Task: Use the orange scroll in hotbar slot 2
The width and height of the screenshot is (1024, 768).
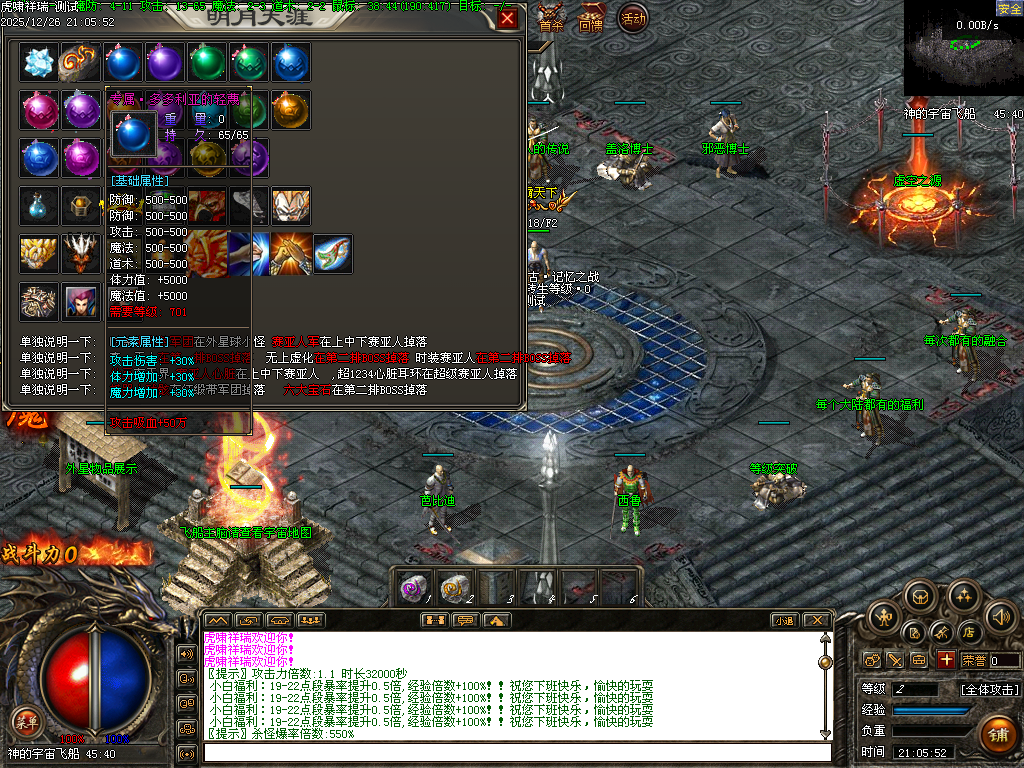Action: click(x=454, y=589)
